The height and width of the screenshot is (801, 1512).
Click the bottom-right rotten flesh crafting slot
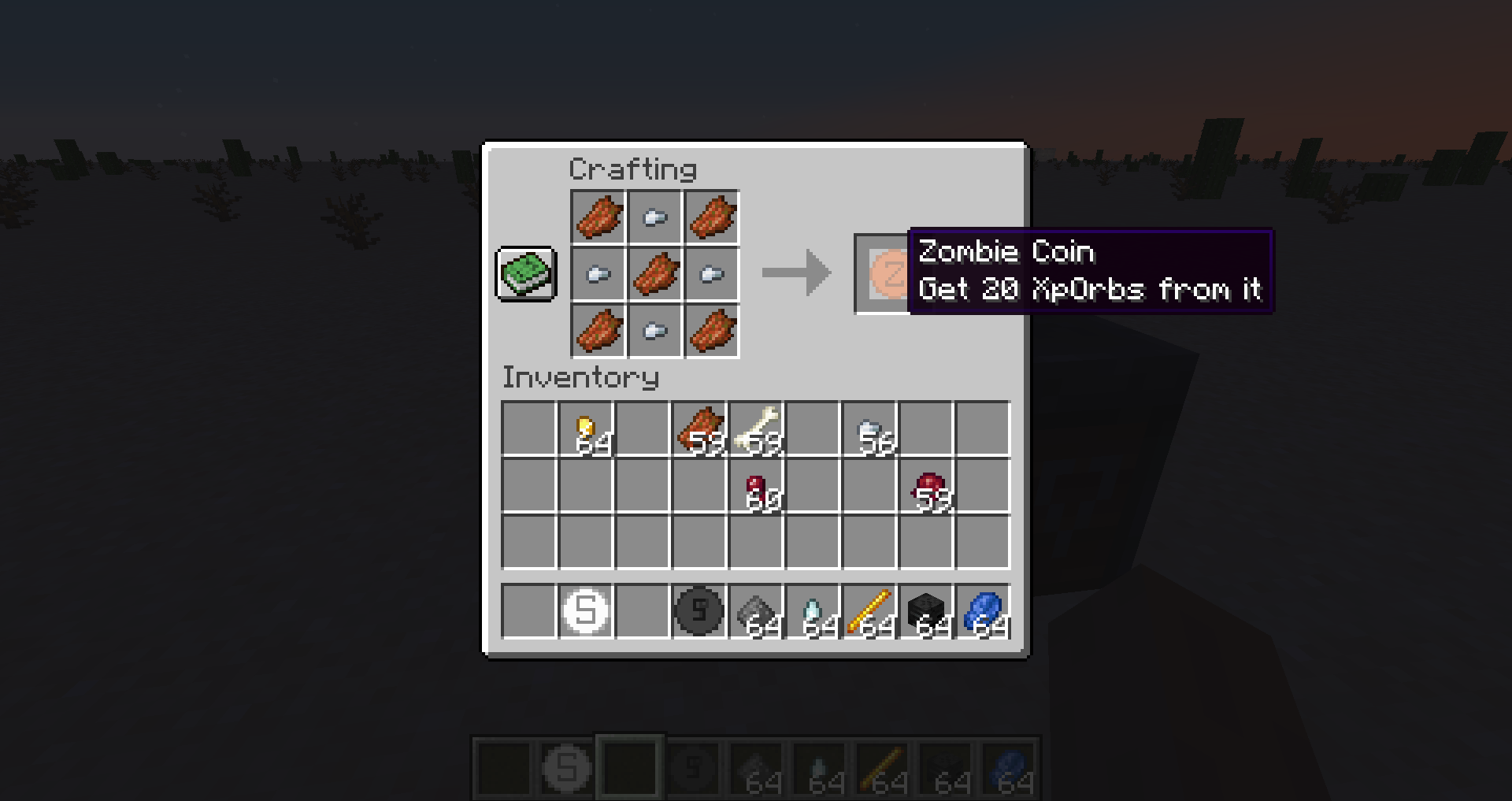713,332
